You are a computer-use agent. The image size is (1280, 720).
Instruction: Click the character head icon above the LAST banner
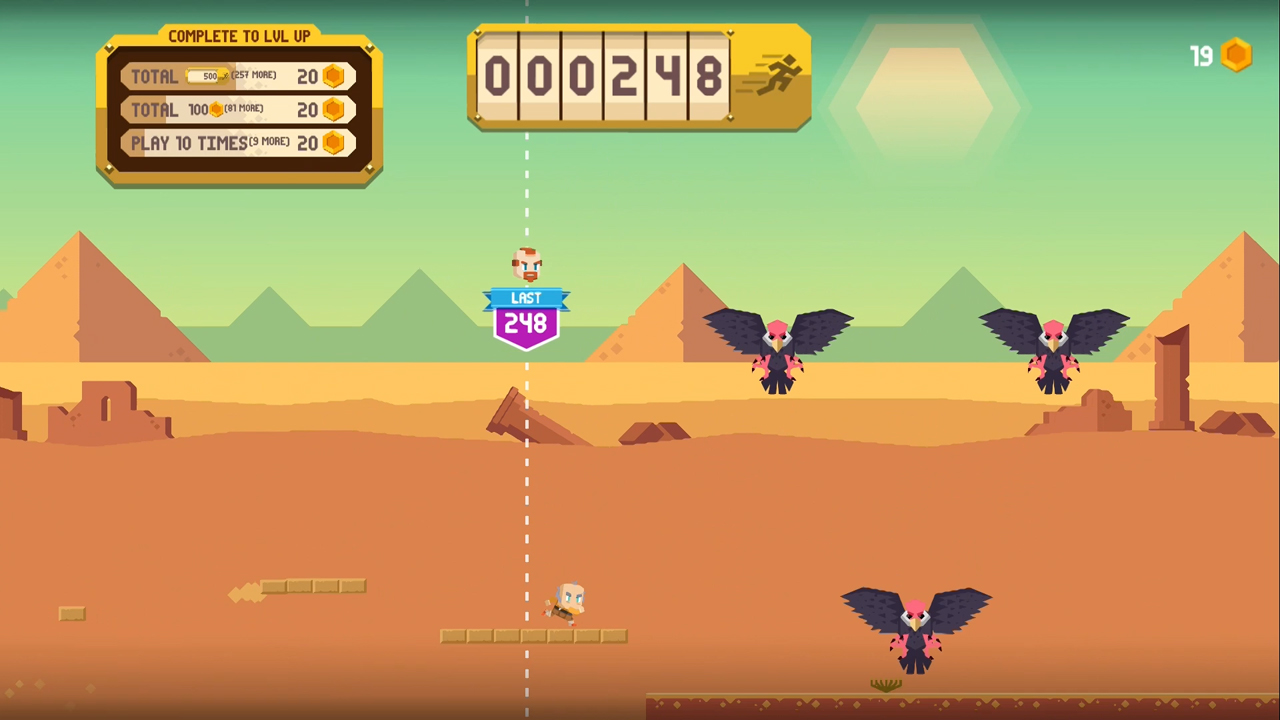point(526,264)
